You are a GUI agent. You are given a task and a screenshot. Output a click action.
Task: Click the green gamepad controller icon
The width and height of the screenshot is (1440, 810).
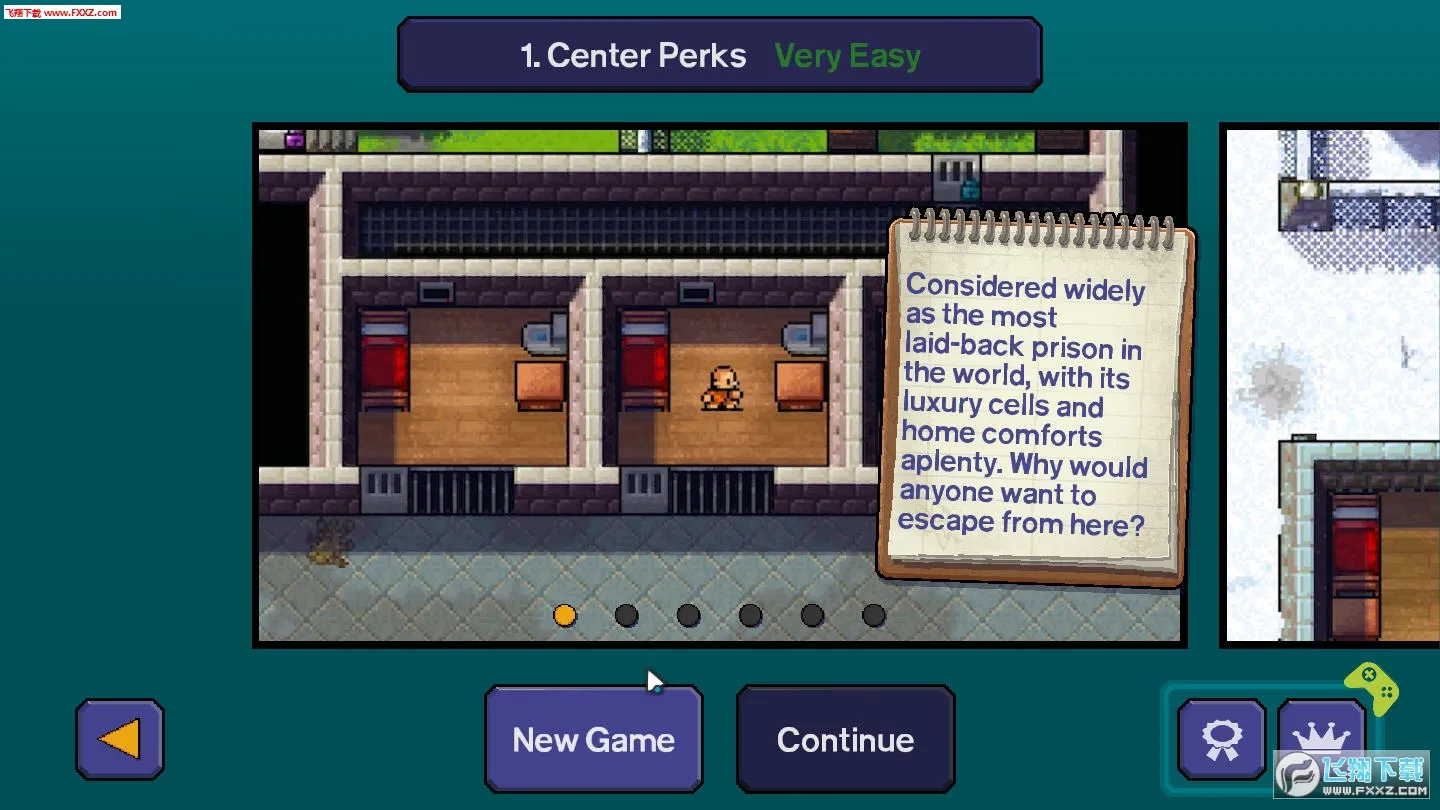(1374, 689)
